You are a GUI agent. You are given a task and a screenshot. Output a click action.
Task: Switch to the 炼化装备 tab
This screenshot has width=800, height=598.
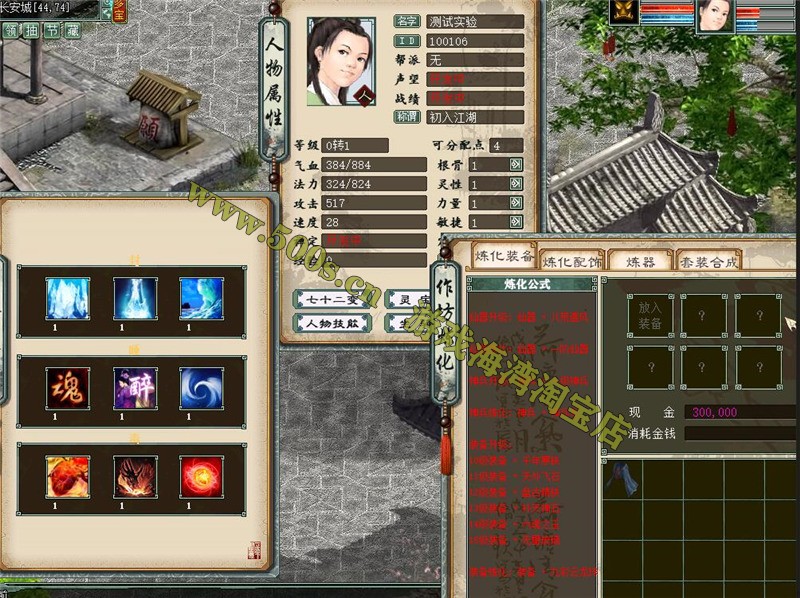click(x=503, y=256)
